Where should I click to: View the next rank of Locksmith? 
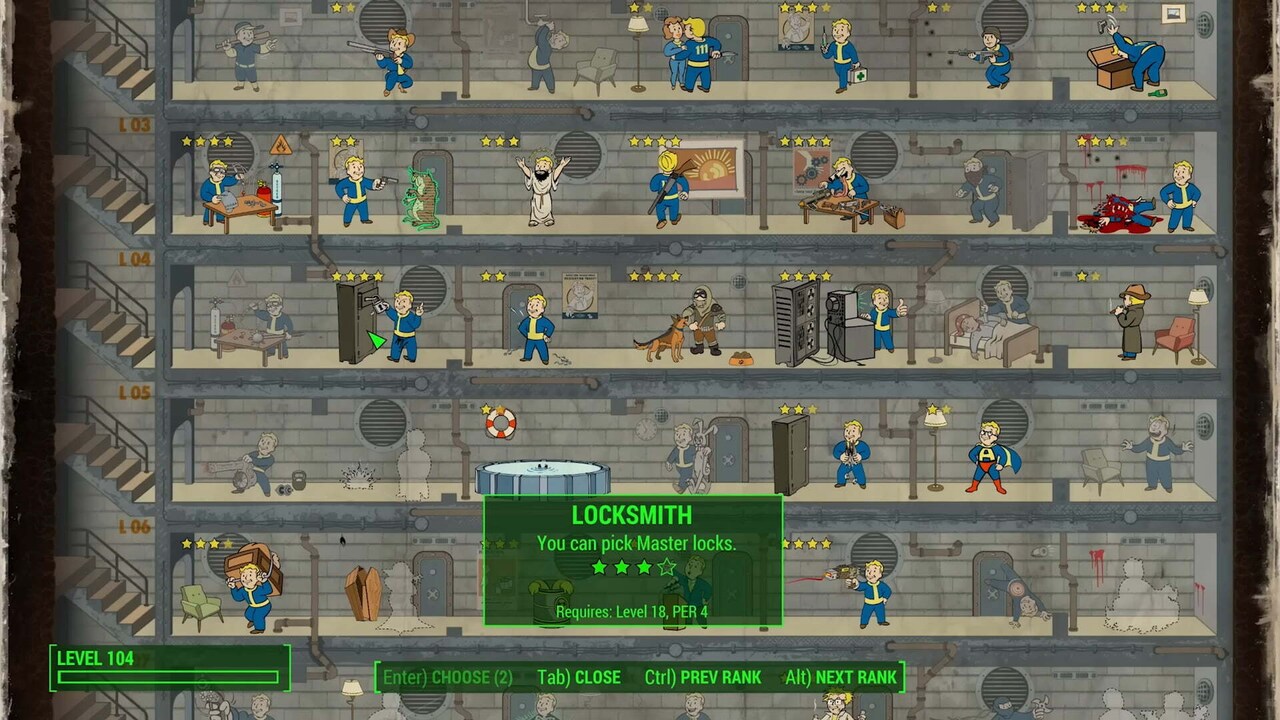click(x=841, y=677)
